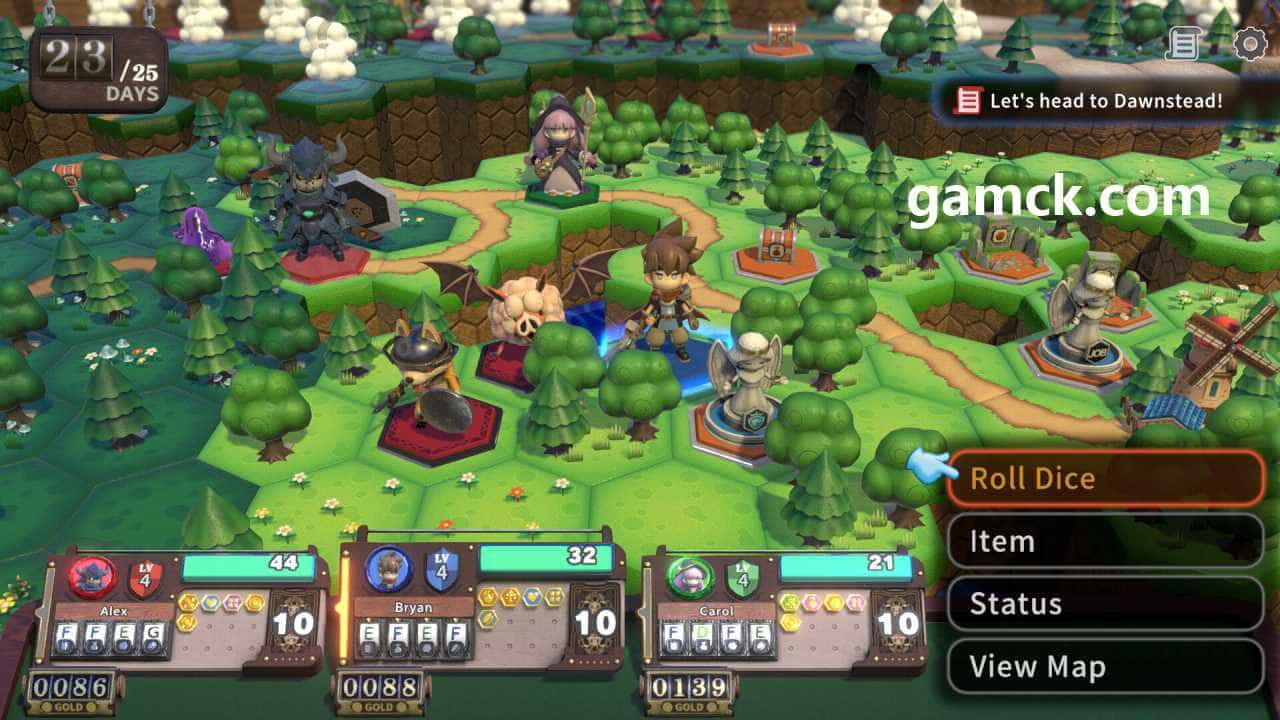
Task: Select View Map
Action: click(1105, 667)
